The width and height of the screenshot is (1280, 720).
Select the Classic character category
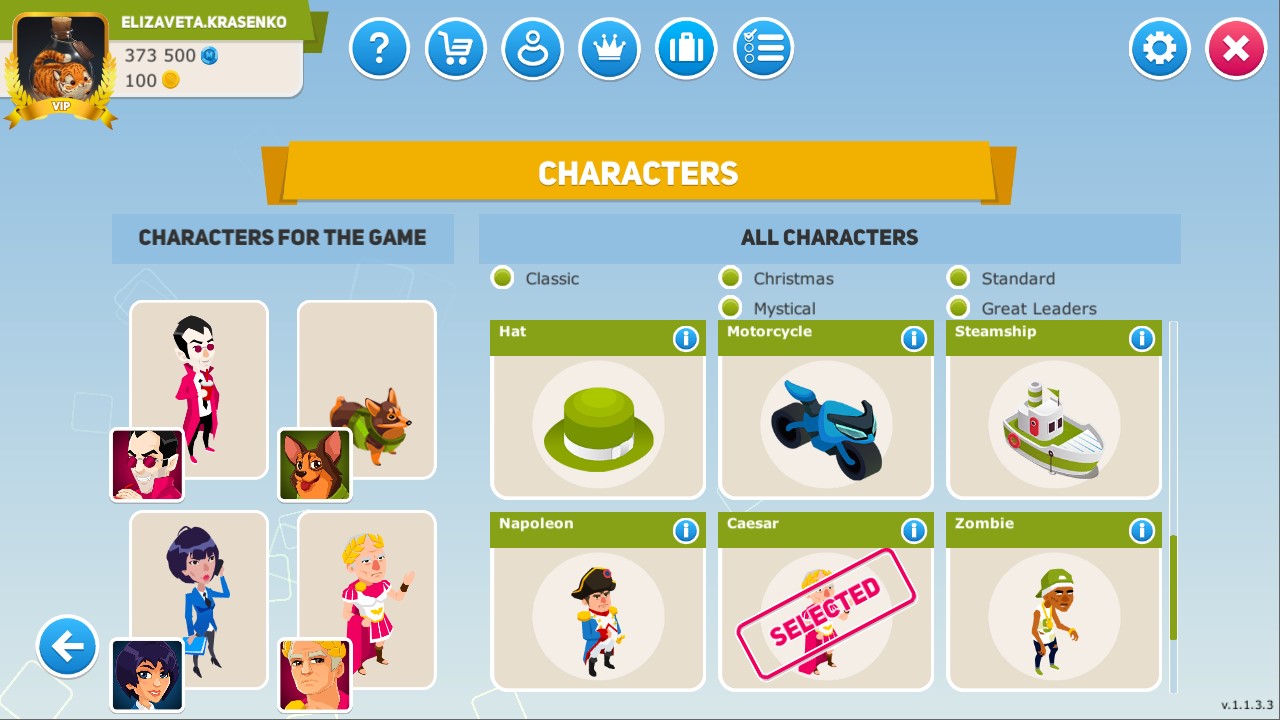[502, 278]
